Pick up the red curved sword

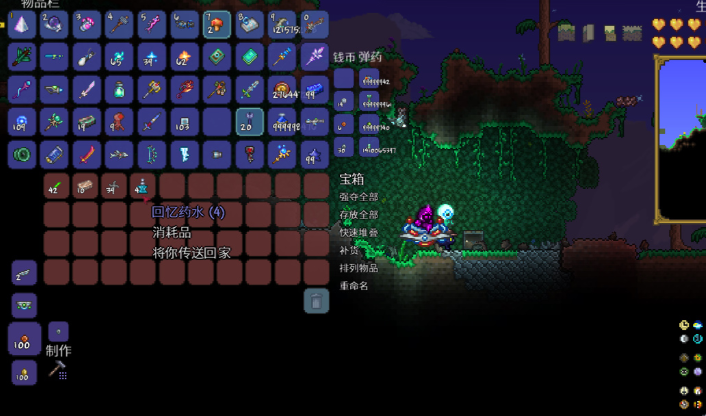[87, 154]
